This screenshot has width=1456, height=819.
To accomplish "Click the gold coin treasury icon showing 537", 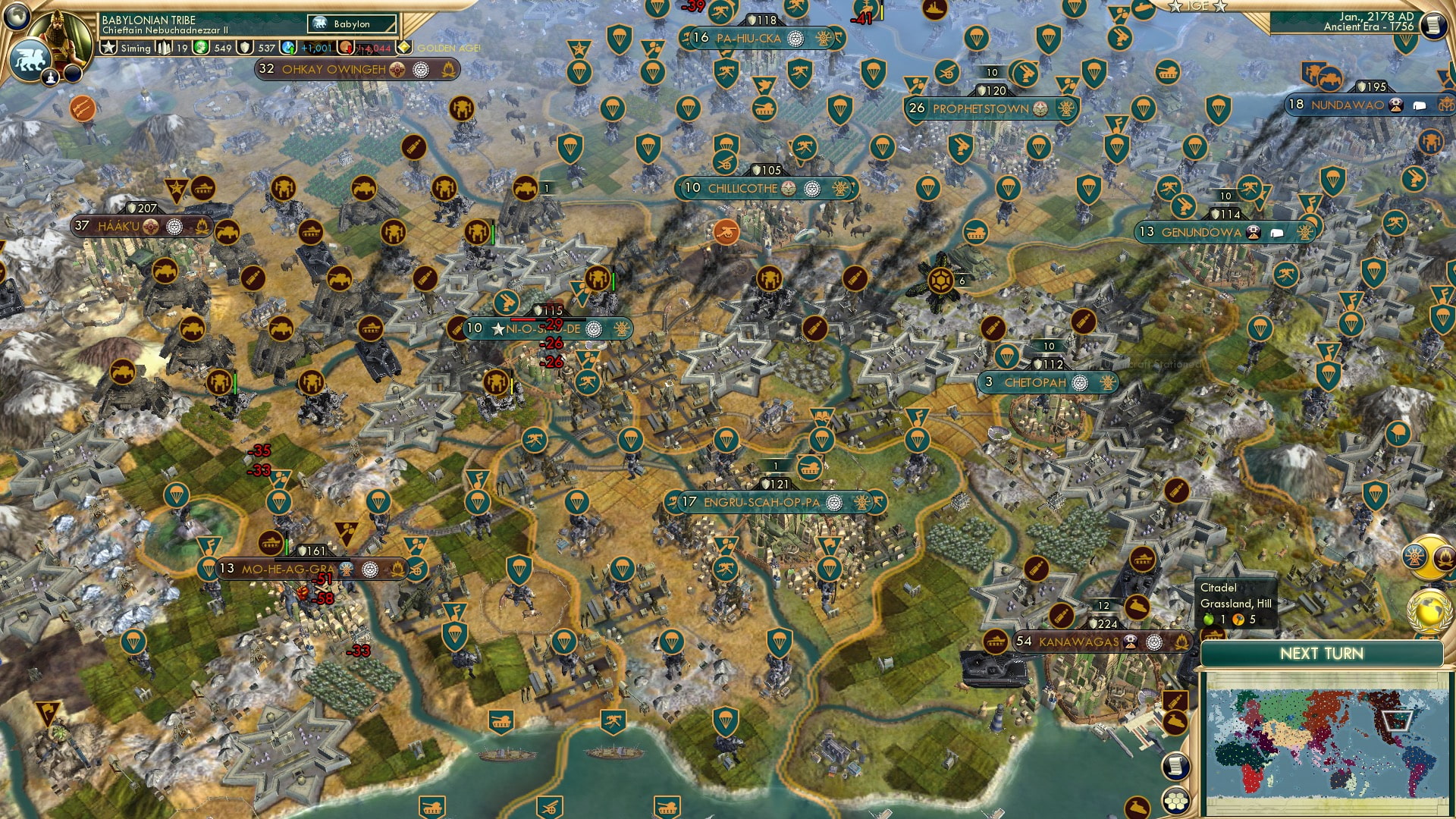I will [243, 48].
